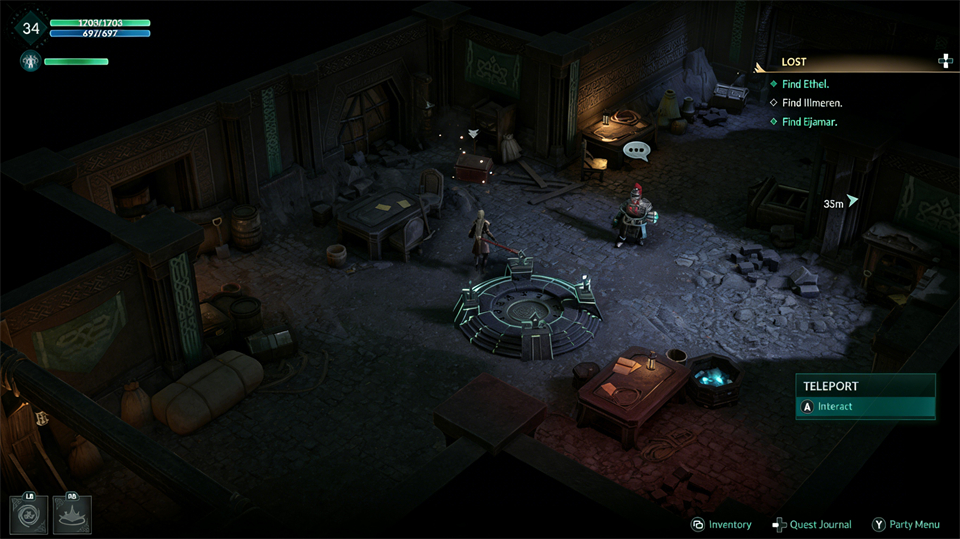Open the Quest Journal
960x539 pixels.
tap(812, 525)
